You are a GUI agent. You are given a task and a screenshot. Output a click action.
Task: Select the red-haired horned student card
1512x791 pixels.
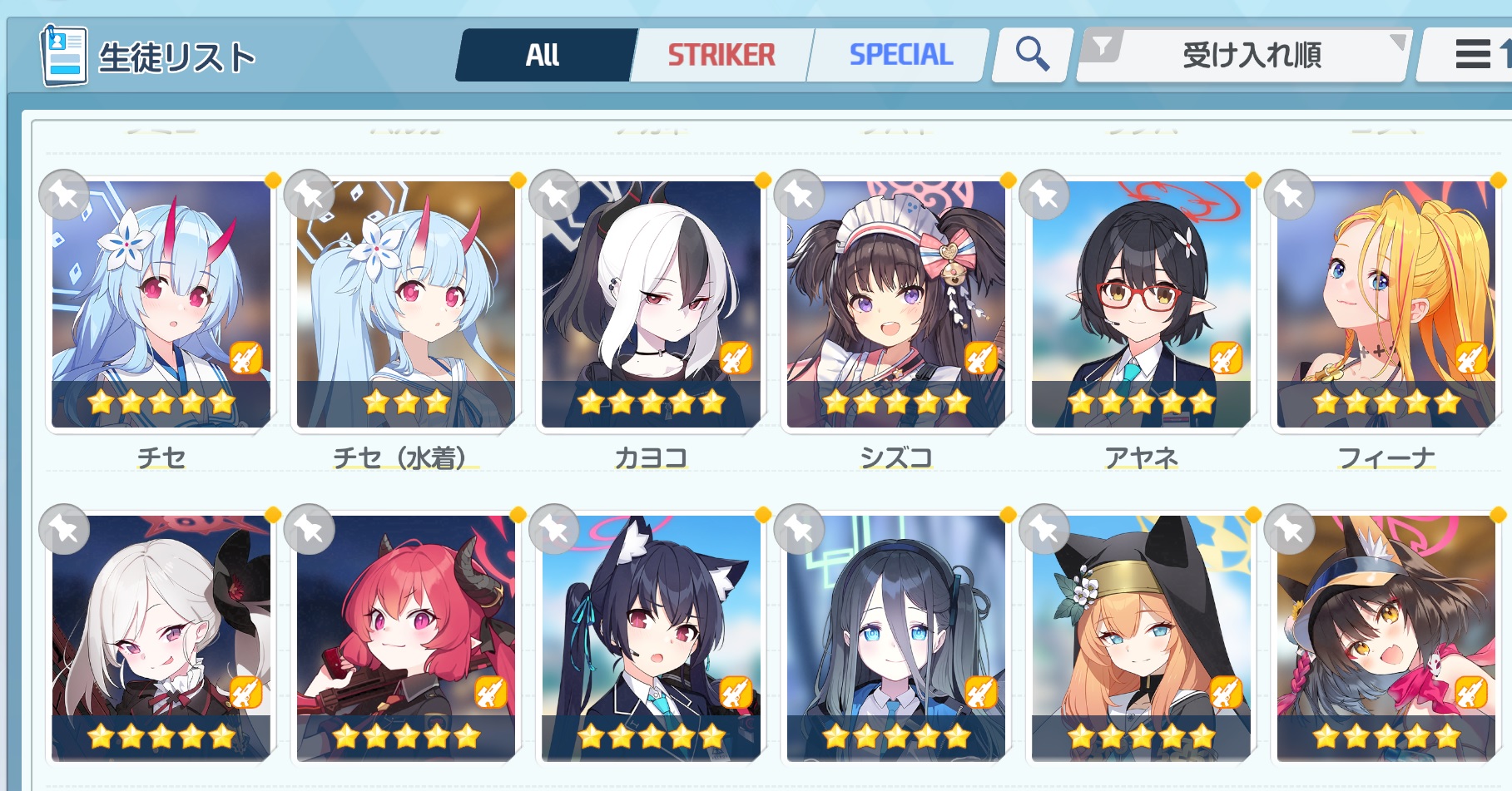[406, 638]
